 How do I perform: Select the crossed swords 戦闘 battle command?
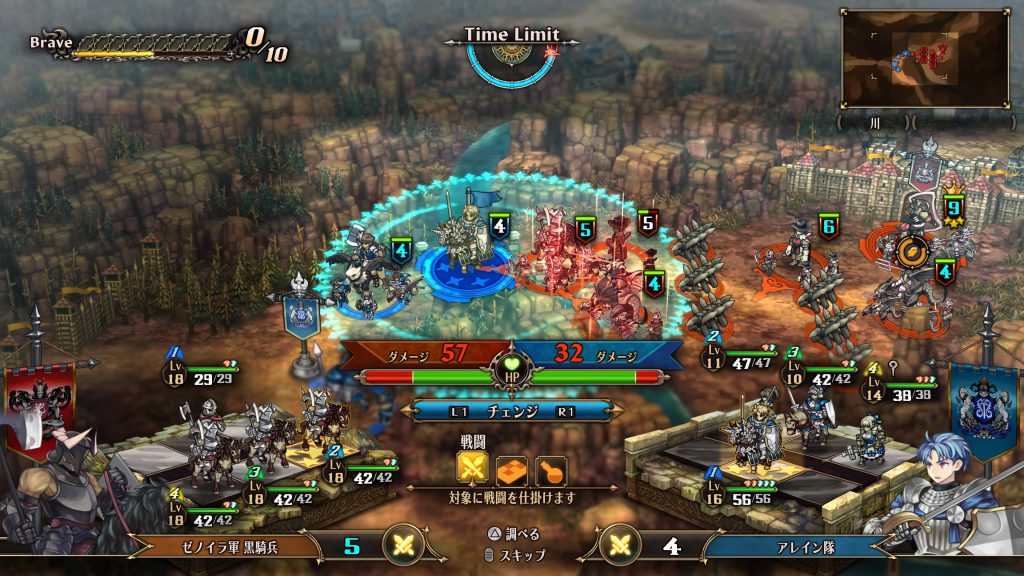tap(473, 468)
